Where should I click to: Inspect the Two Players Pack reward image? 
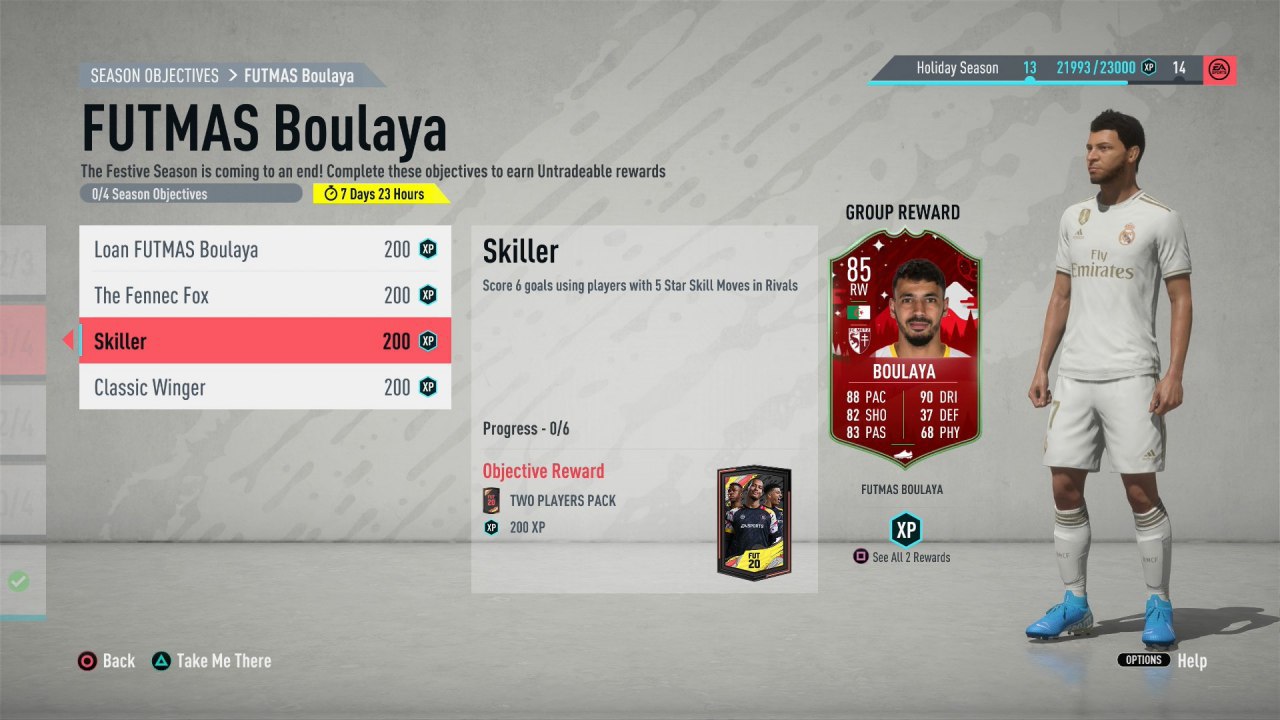754,523
